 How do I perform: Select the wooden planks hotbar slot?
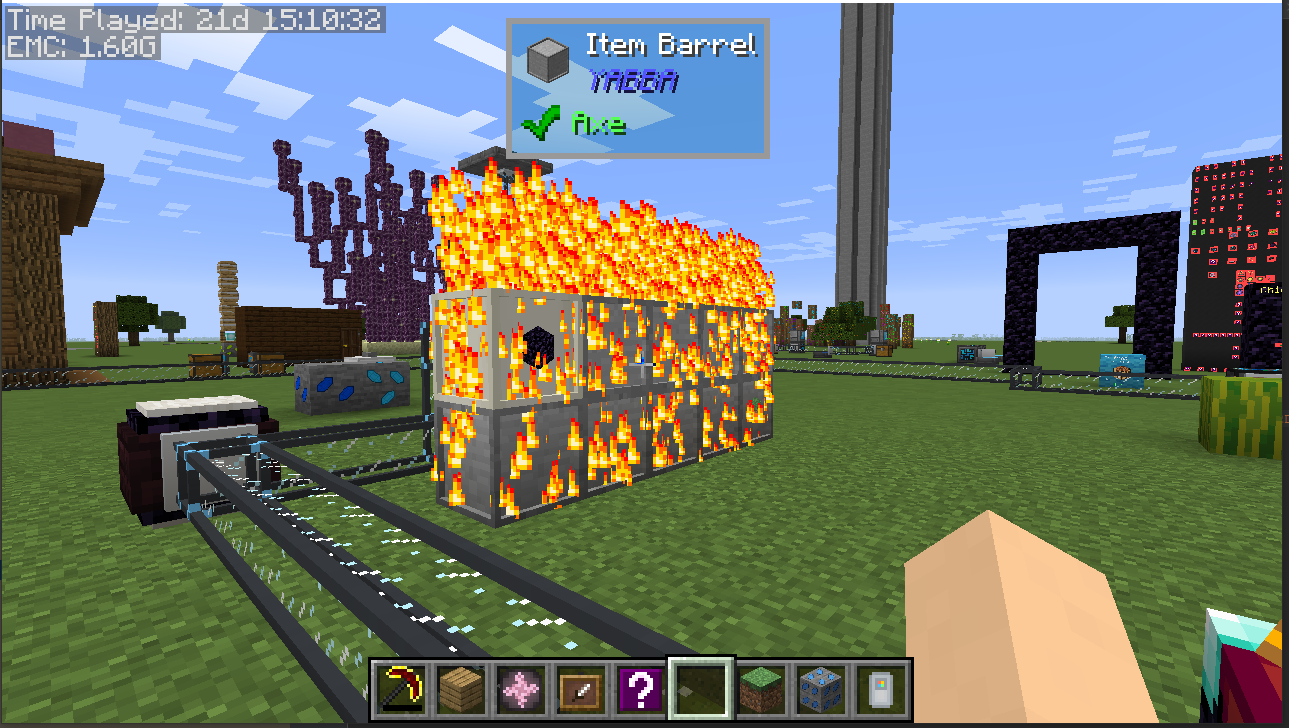click(x=461, y=689)
